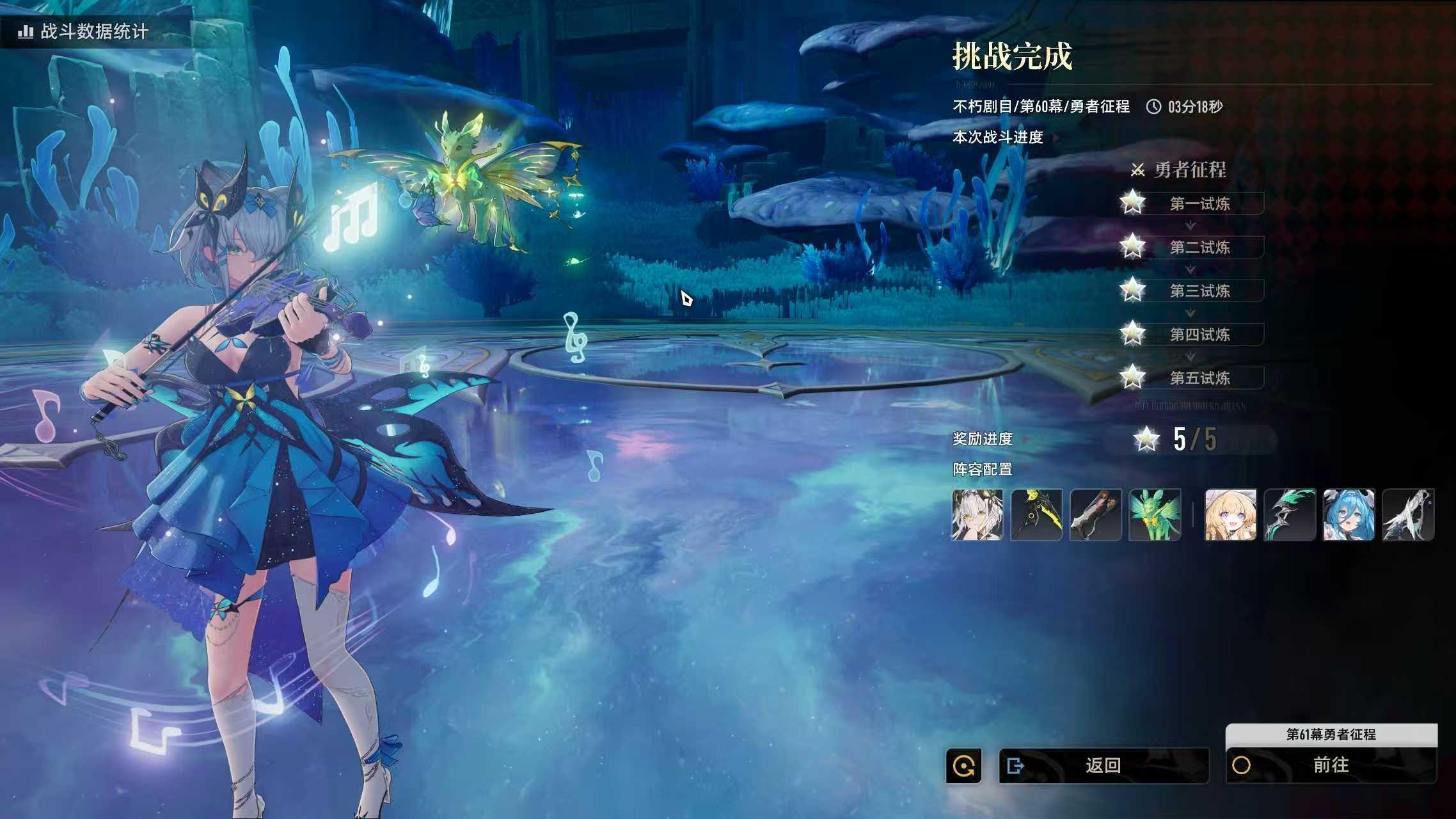Screen dimensions: 1456x819
Task: Select the green butterfly pet thumbnail
Action: [1155, 514]
